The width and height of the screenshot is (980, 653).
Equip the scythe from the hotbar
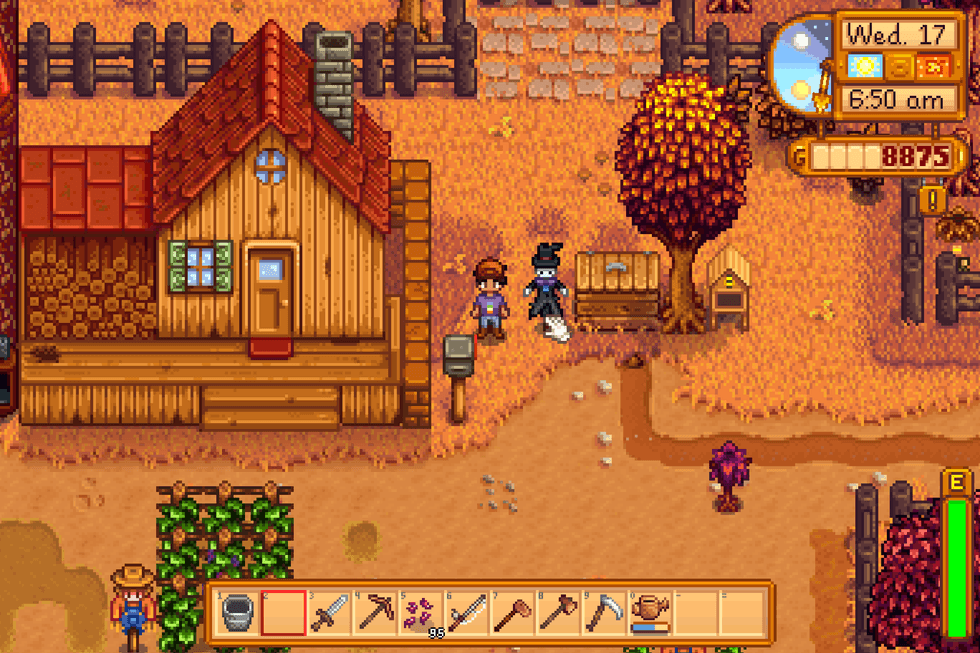tap(605, 612)
